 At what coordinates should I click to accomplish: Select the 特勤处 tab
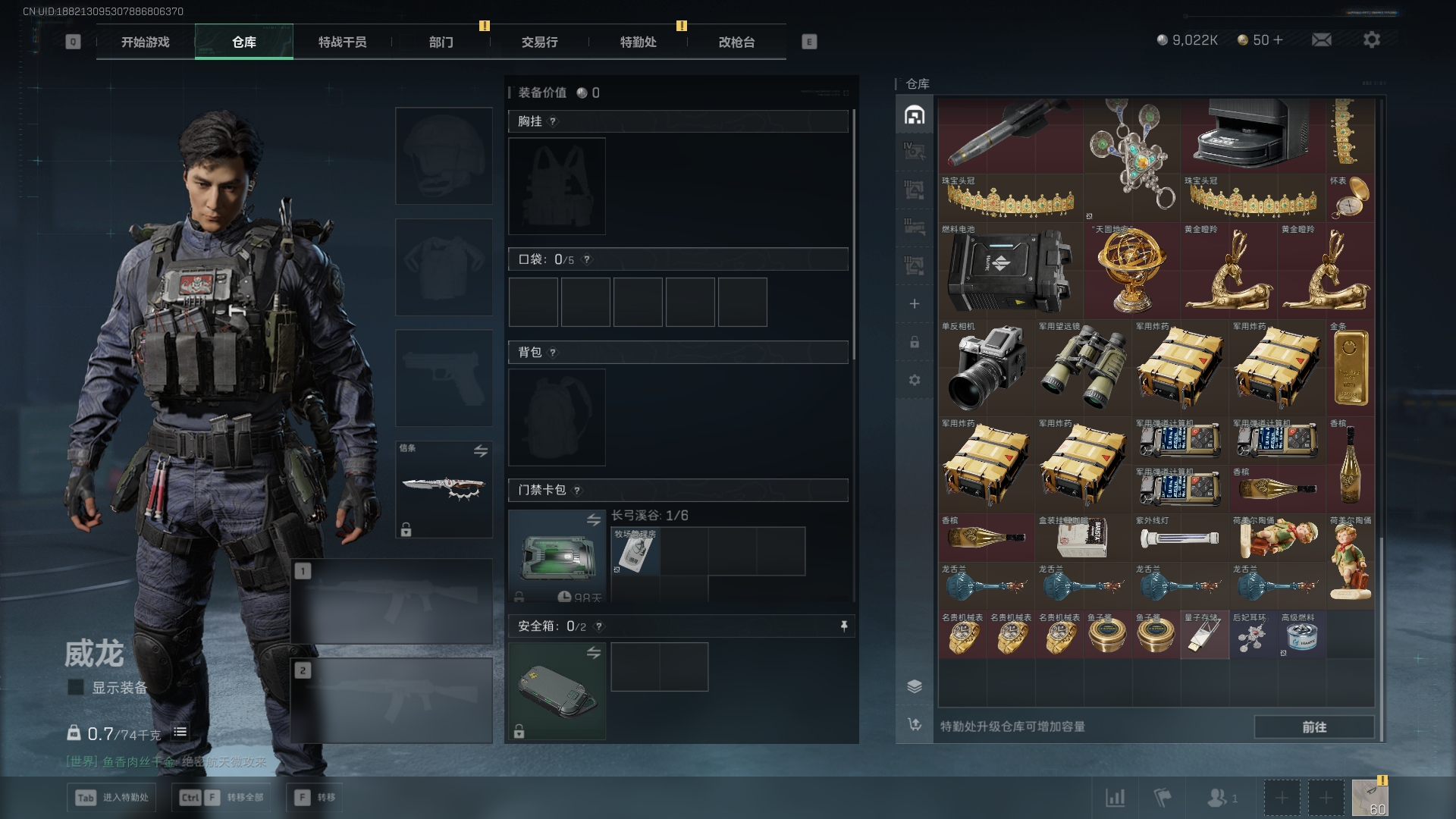pyautogui.click(x=638, y=42)
